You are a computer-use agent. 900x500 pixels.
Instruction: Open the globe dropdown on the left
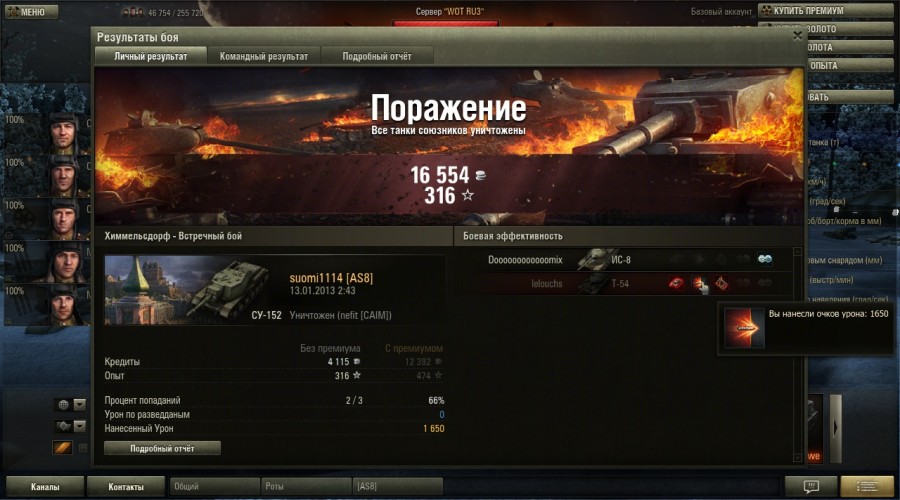[x=70, y=405]
